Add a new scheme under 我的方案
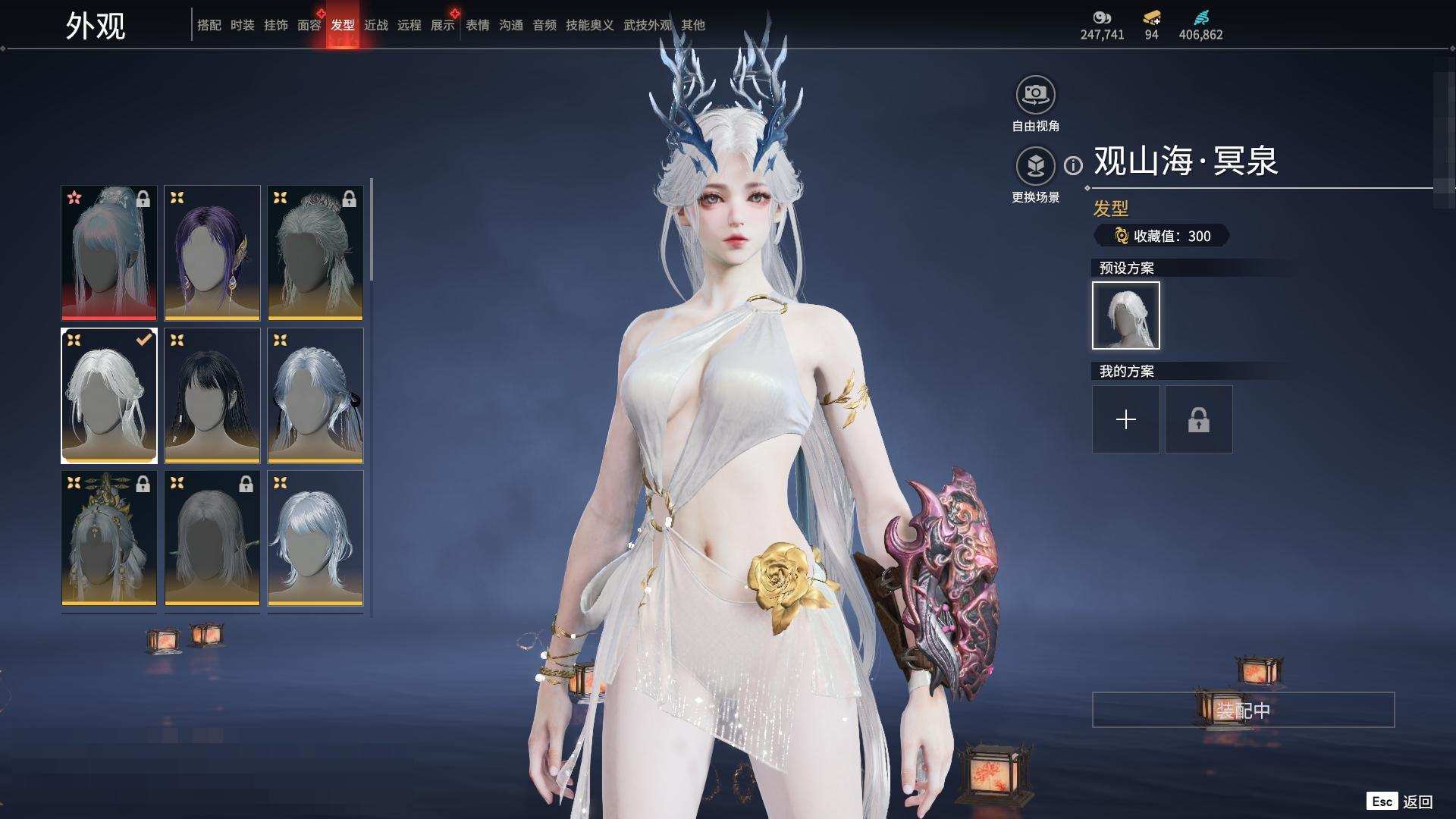1456x819 pixels. [1125, 419]
